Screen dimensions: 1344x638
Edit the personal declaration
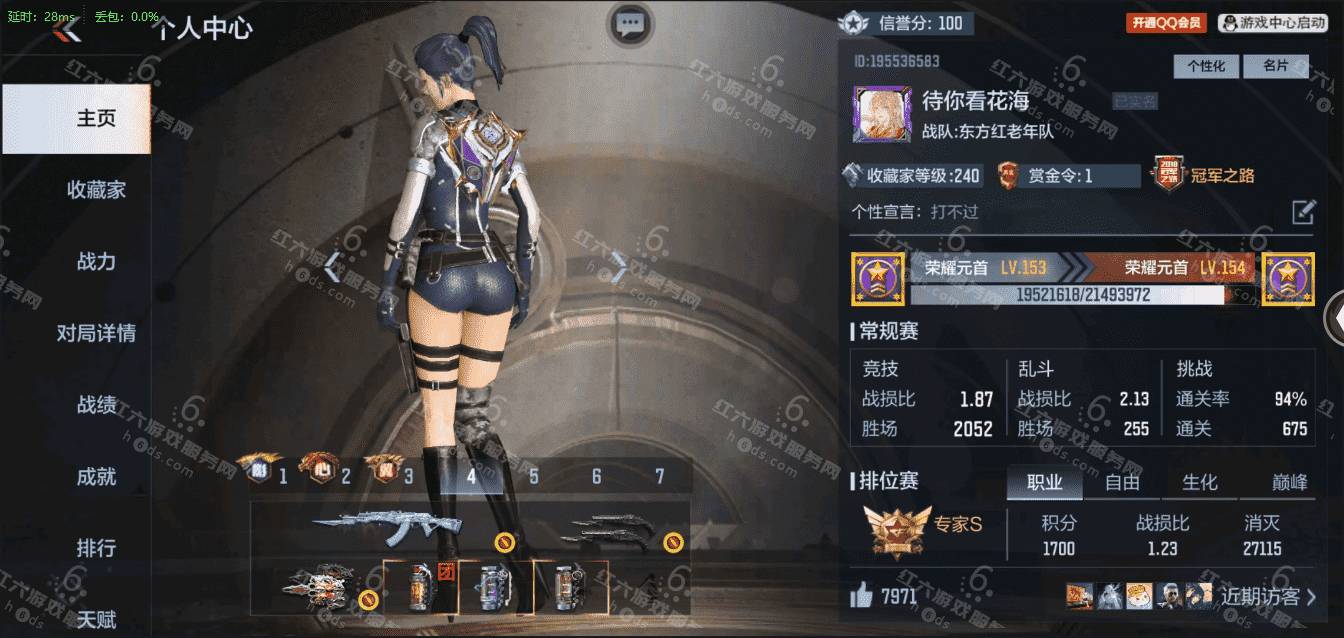click(1303, 212)
